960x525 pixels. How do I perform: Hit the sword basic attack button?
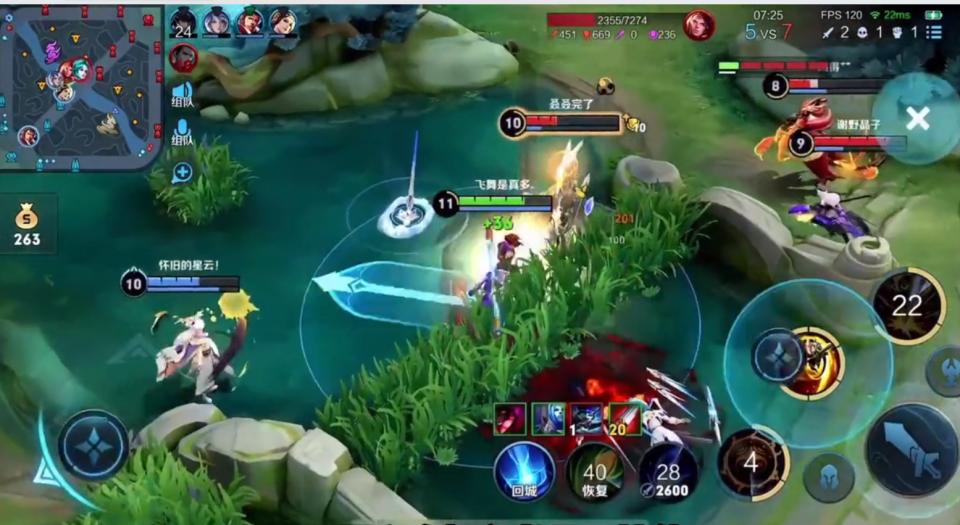[910, 449]
